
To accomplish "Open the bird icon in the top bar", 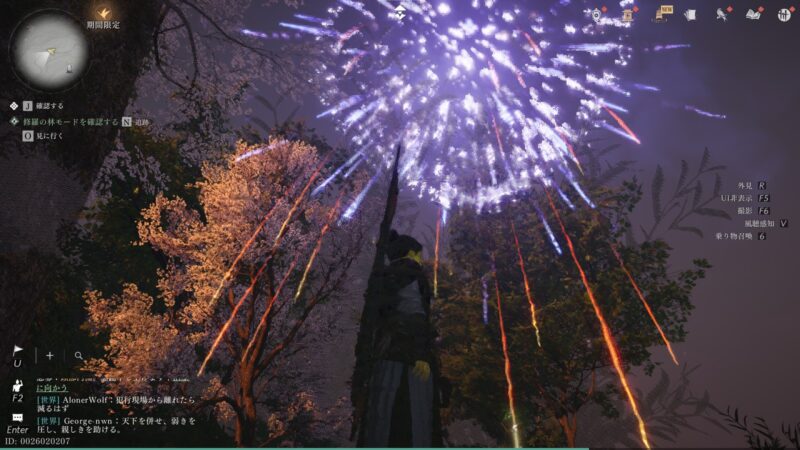I will (721, 14).
